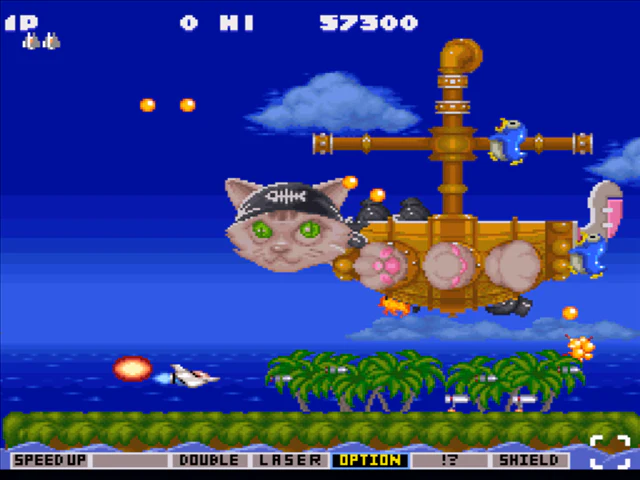Image resolution: width=640 pixels, height=480 pixels.
Task: Select the !? mystery slot
Action: 449,461
